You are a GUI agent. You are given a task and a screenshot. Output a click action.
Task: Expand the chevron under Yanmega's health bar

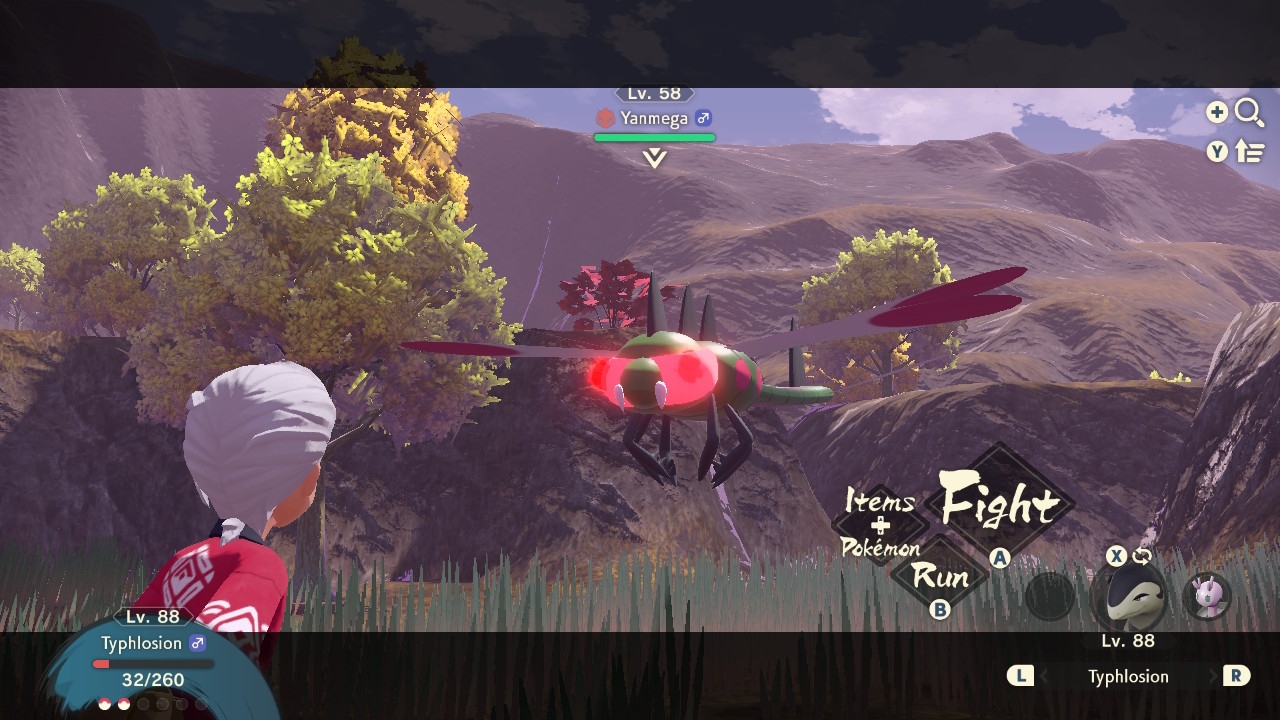click(655, 158)
